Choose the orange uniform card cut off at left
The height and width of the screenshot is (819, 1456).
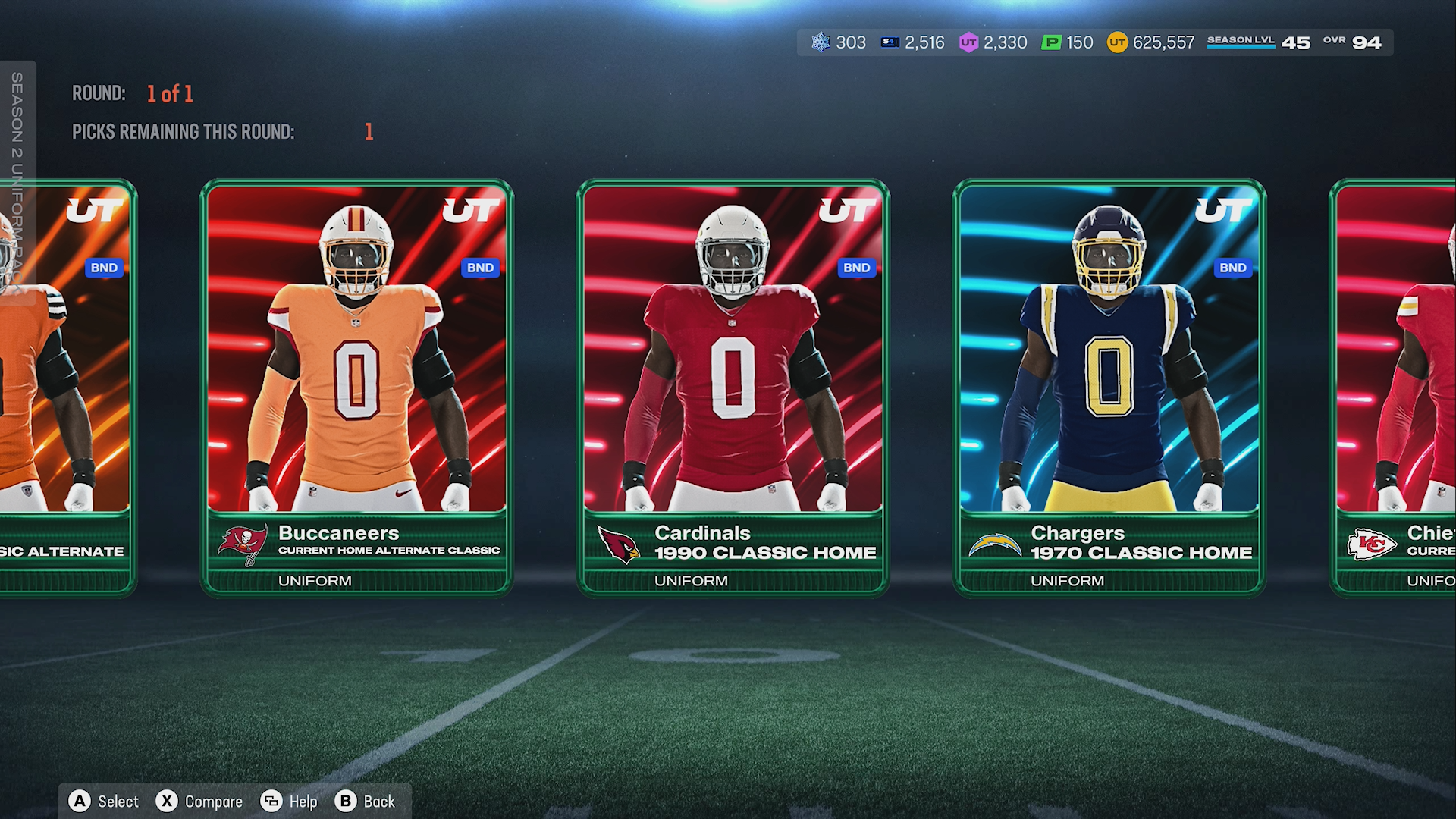[67, 387]
